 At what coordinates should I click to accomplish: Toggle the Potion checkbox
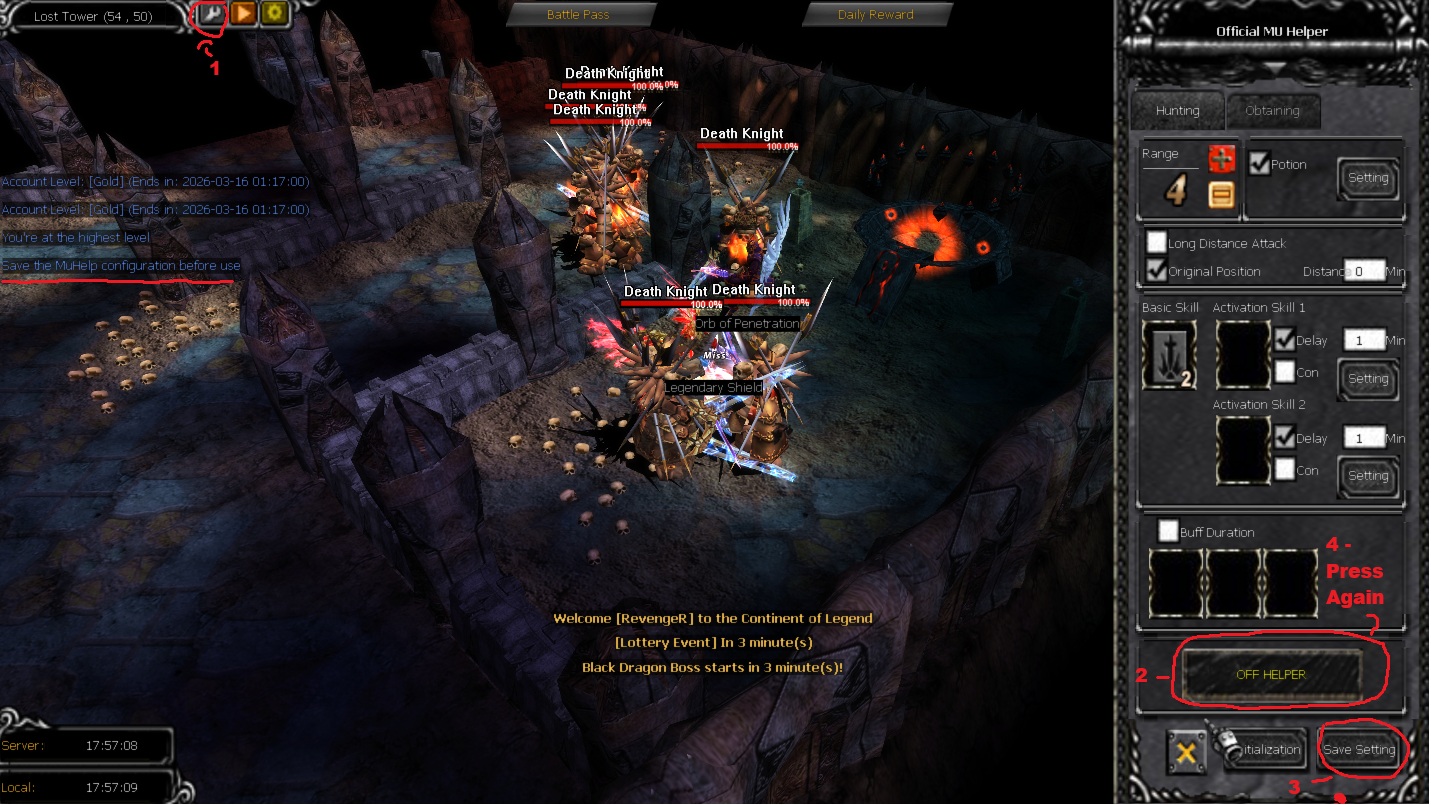pos(1259,164)
